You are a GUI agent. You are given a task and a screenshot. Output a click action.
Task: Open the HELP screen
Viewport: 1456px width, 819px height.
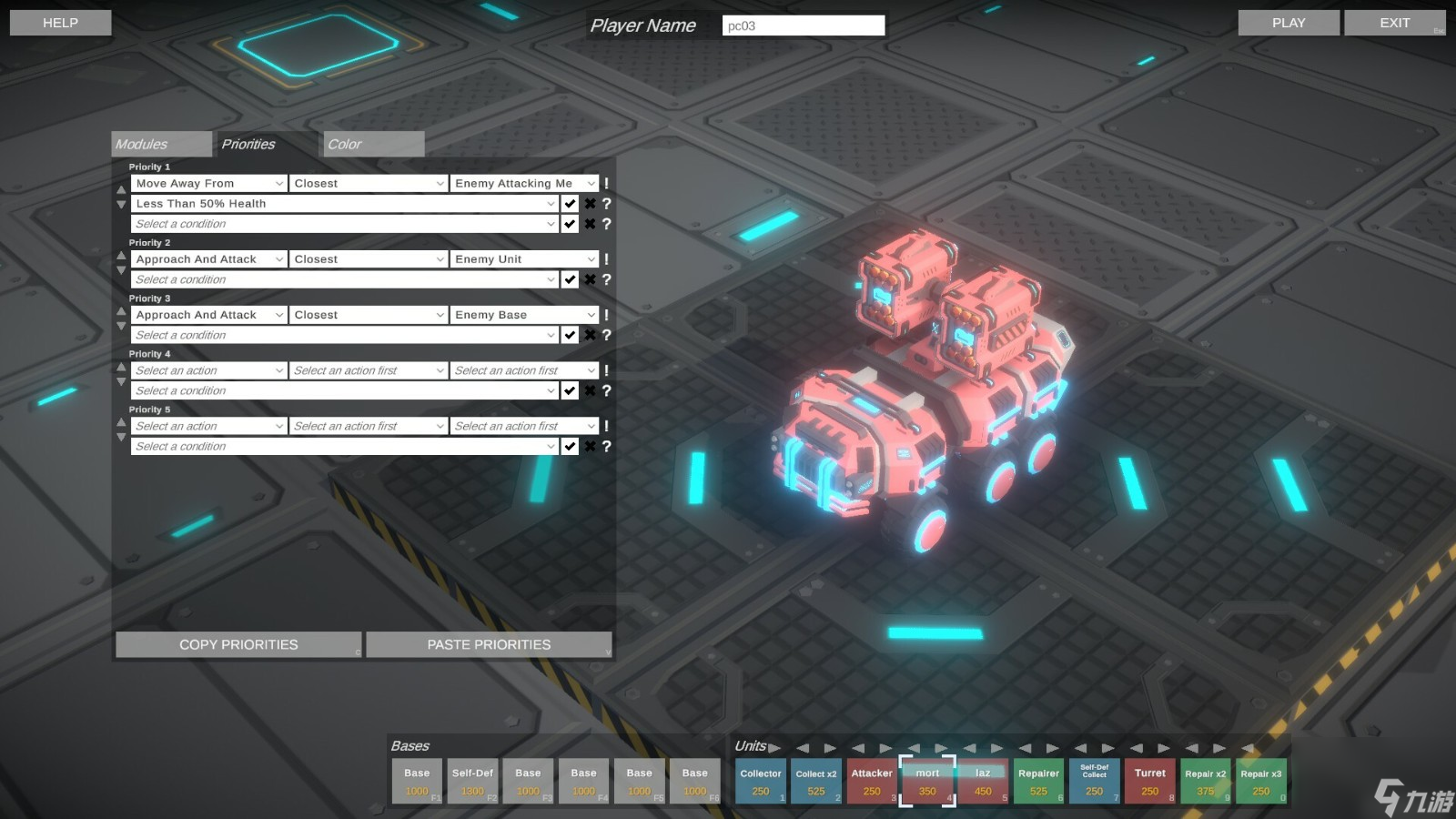coord(60,23)
